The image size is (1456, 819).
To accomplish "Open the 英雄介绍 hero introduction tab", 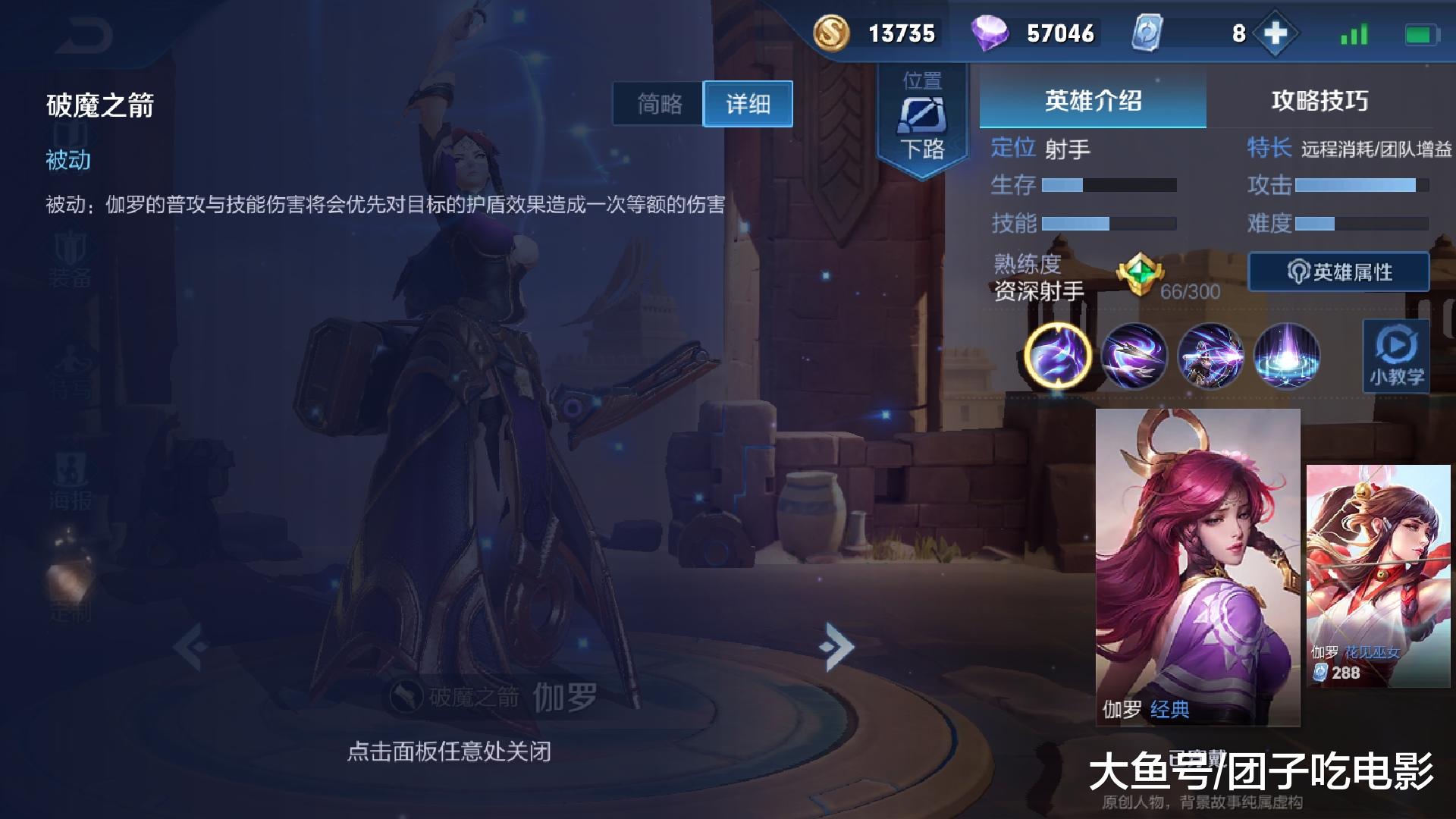I will 1092,102.
